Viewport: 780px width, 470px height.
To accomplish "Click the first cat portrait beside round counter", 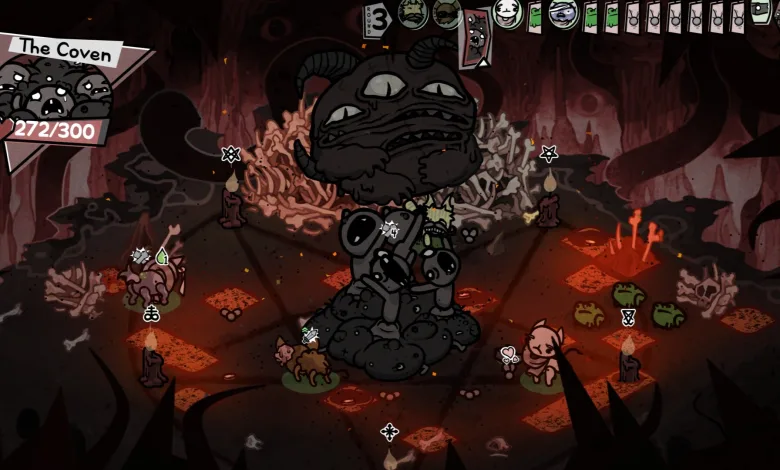I will click(413, 14).
